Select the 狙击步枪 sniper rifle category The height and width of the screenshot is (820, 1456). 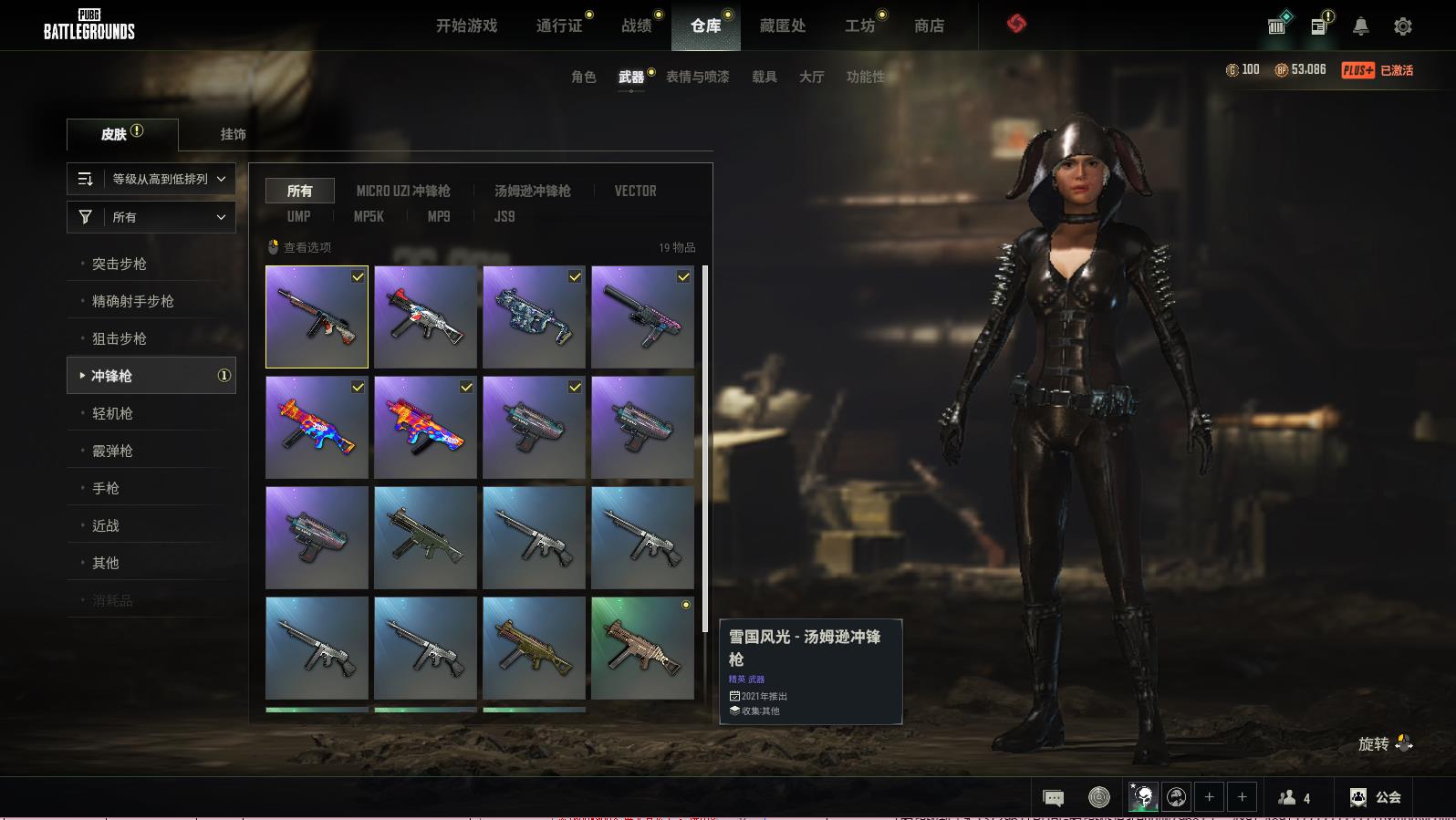[119, 338]
